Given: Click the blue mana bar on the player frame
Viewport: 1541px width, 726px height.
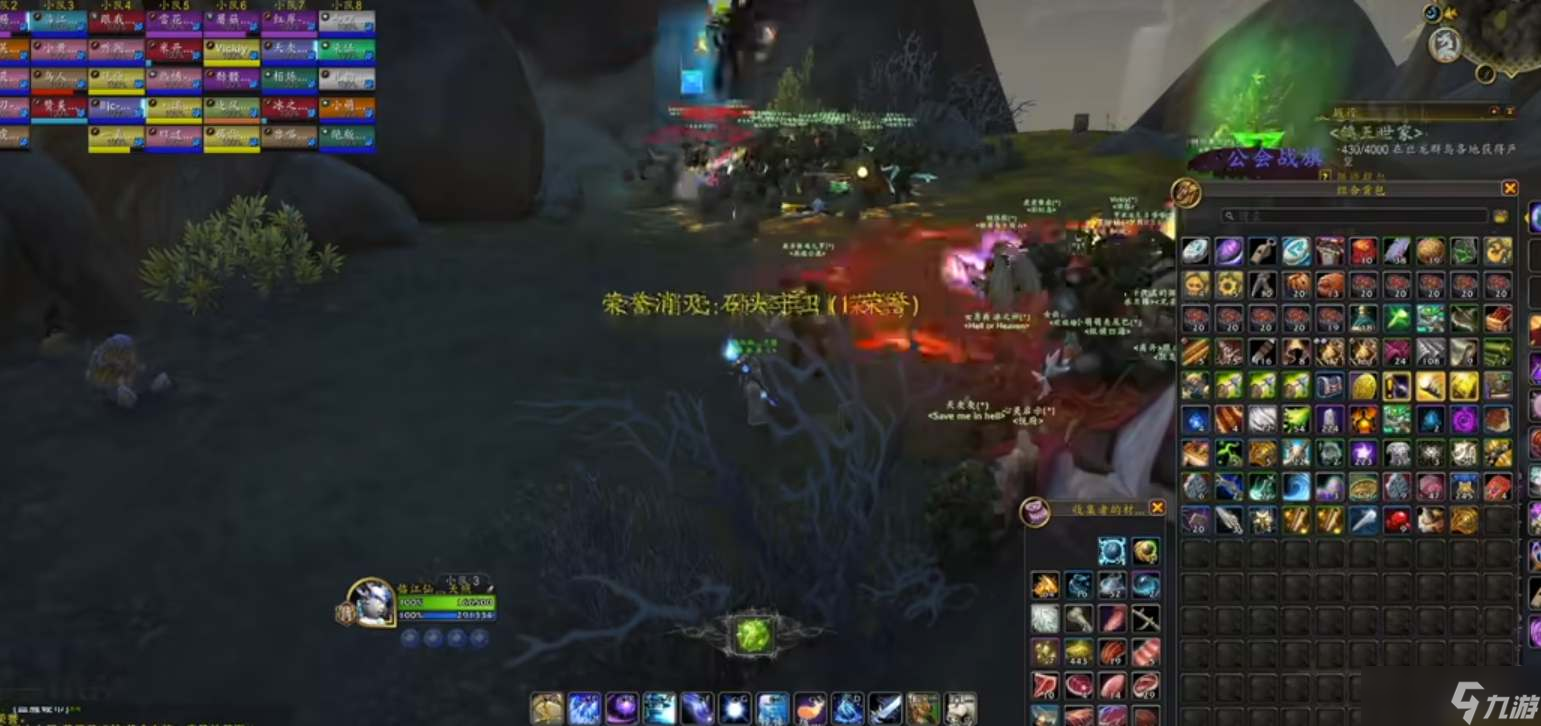Looking at the screenshot, I should click(x=447, y=617).
